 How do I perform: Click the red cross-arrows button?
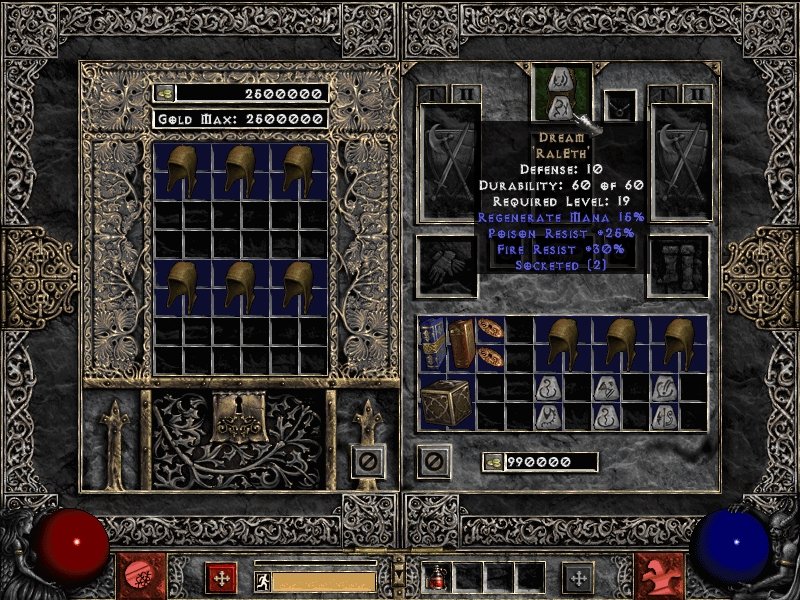coord(221,577)
